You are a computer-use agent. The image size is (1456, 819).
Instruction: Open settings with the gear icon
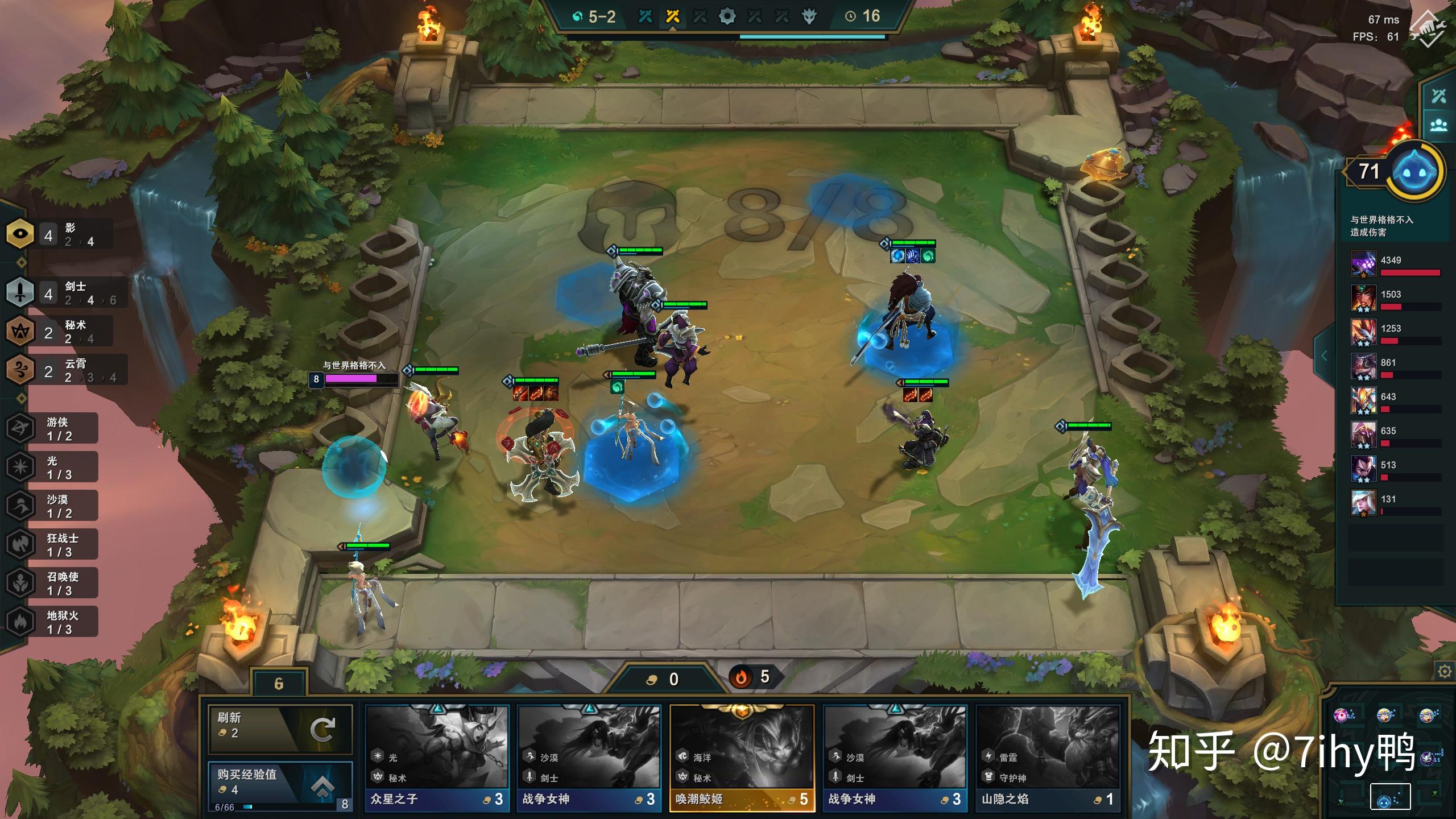1444,672
